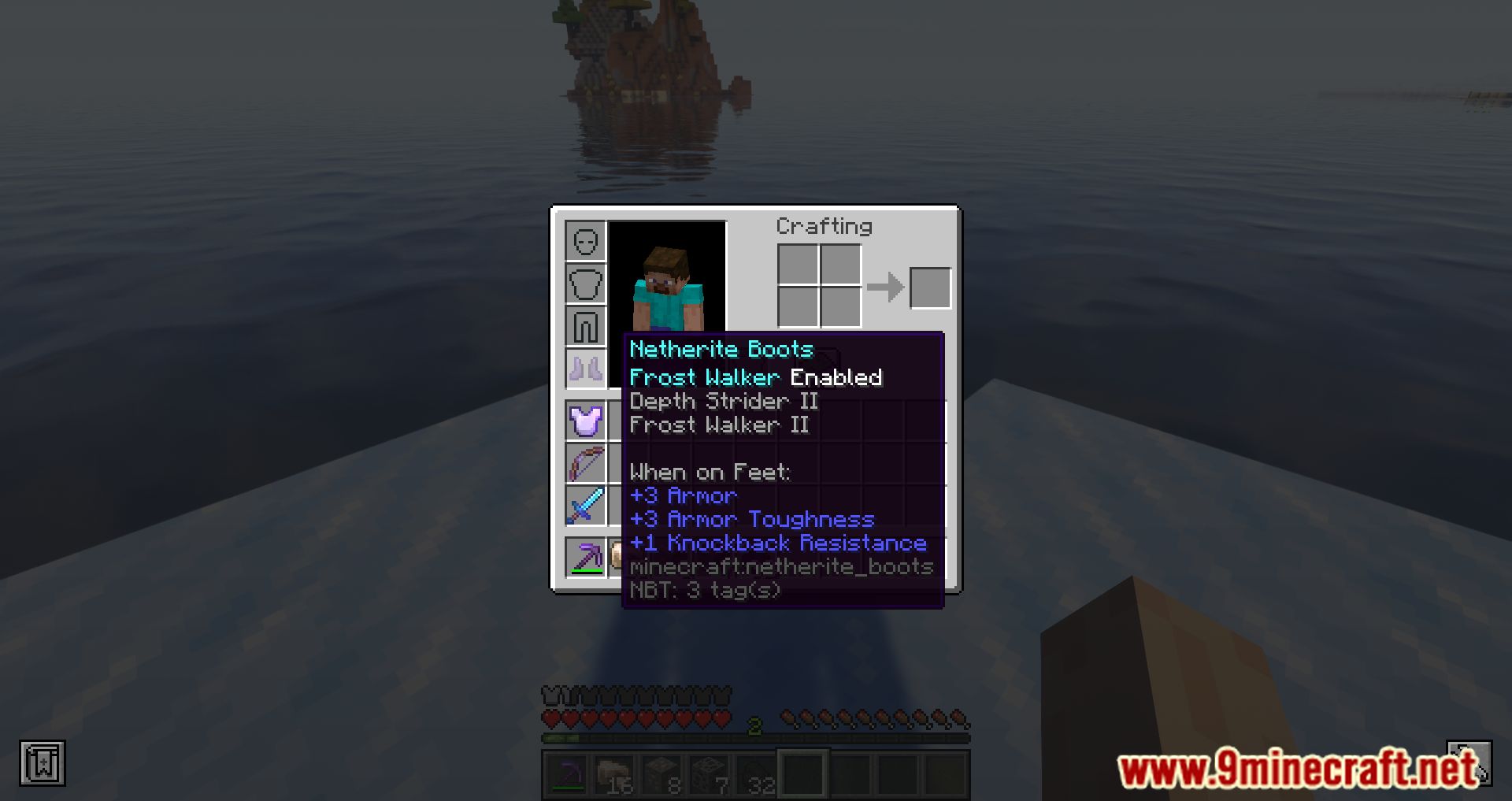Click the boots armor slot
This screenshot has height=801, width=1512.
(585, 365)
